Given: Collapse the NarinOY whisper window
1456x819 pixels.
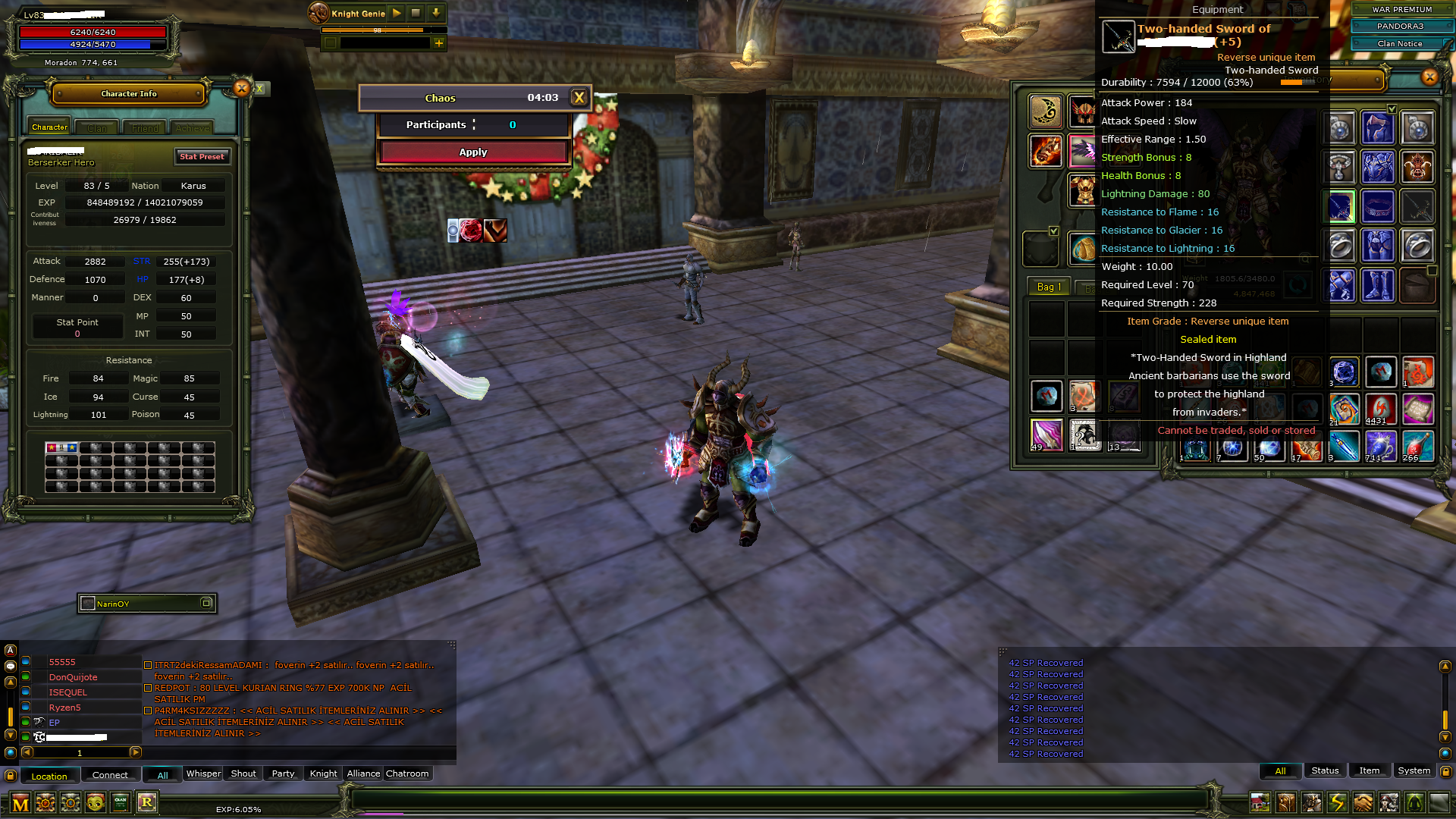Looking at the screenshot, I should [x=206, y=602].
